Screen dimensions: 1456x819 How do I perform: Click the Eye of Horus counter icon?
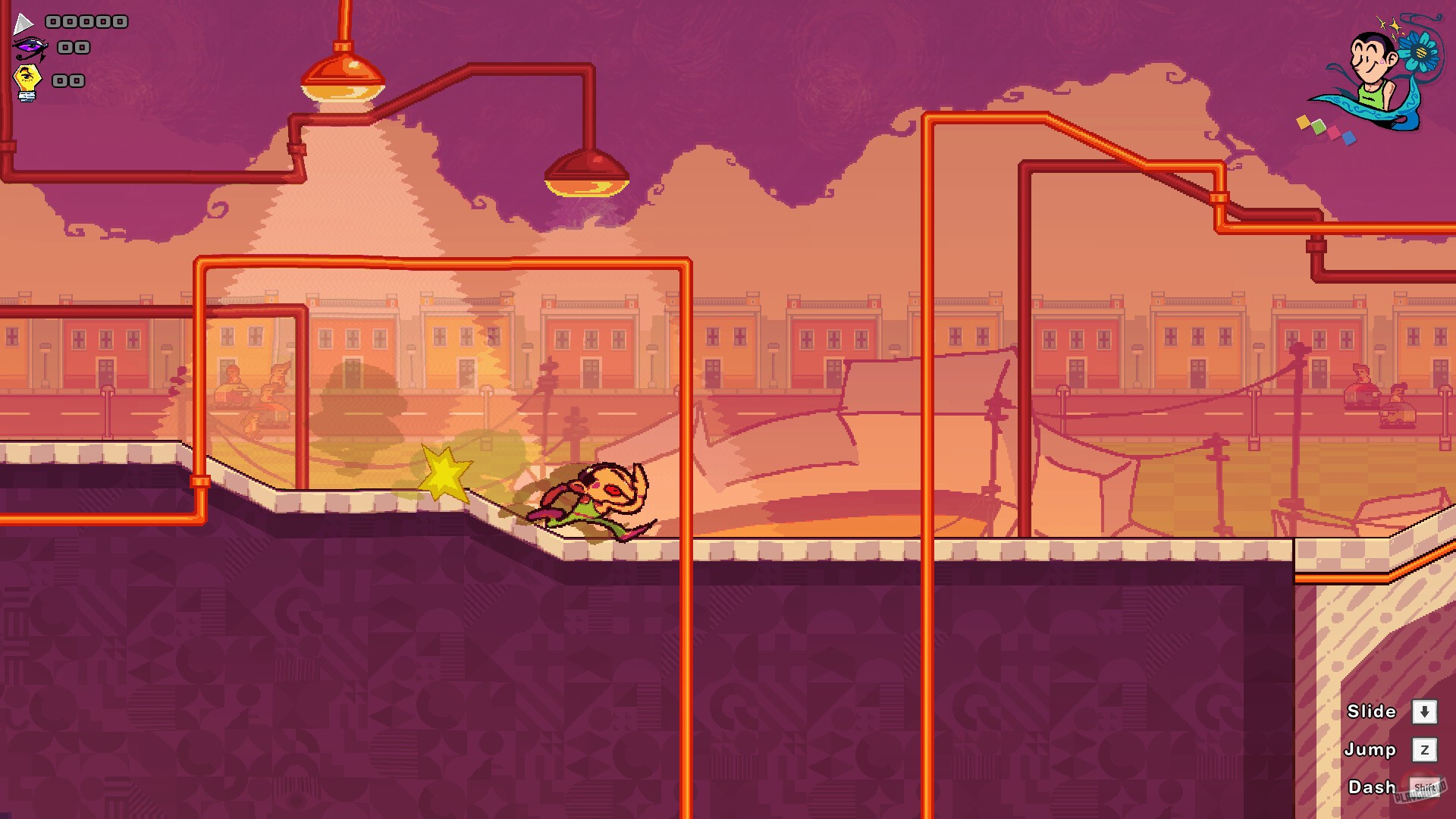(30, 48)
